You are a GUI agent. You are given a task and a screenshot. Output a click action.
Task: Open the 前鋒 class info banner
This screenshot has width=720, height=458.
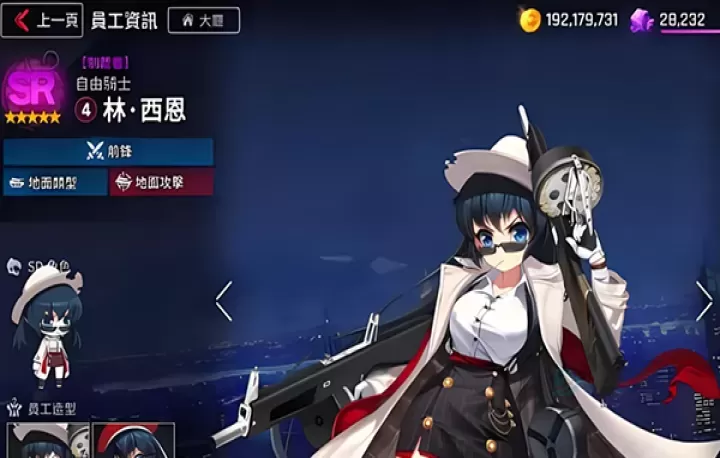[108, 152]
